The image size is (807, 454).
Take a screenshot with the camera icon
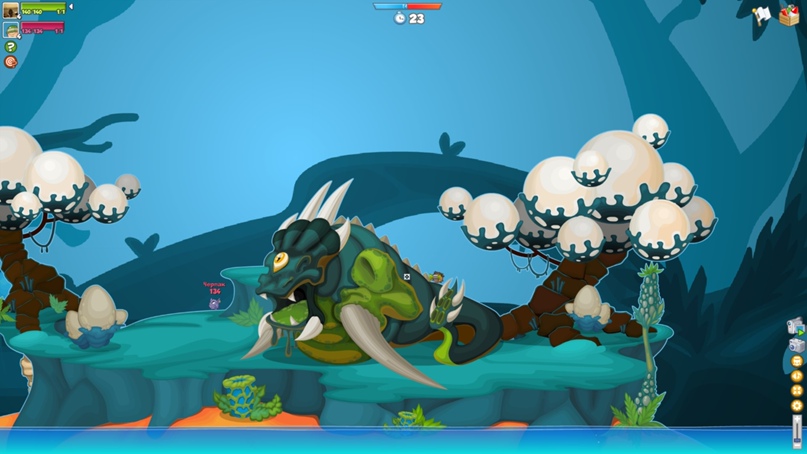tap(797, 345)
